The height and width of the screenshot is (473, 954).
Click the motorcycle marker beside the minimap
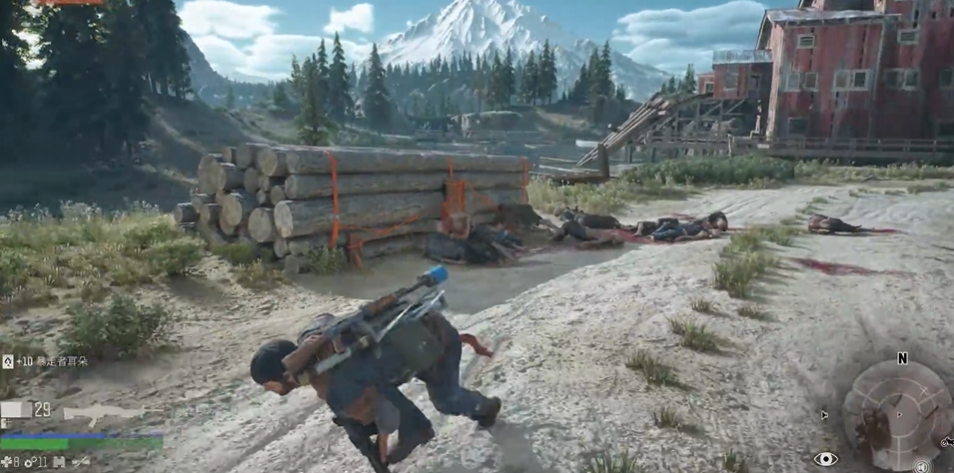(946, 440)
